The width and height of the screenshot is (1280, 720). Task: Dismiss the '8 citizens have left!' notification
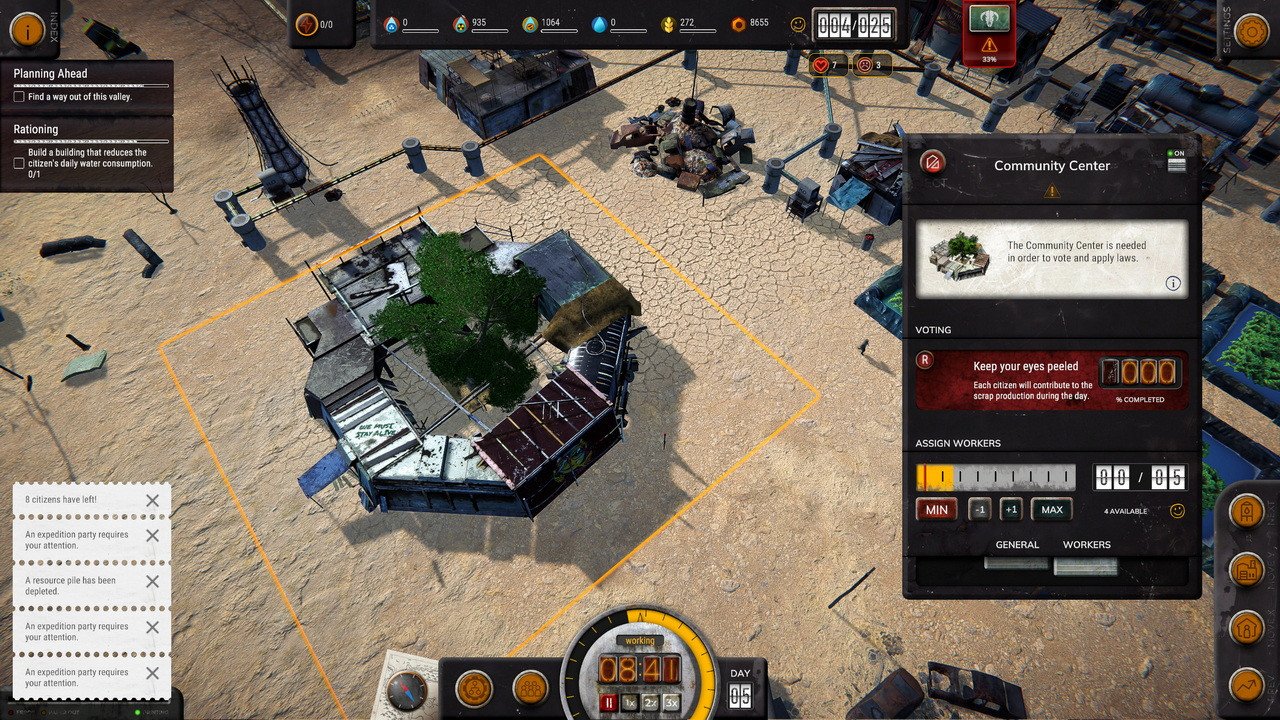[153, 500]
